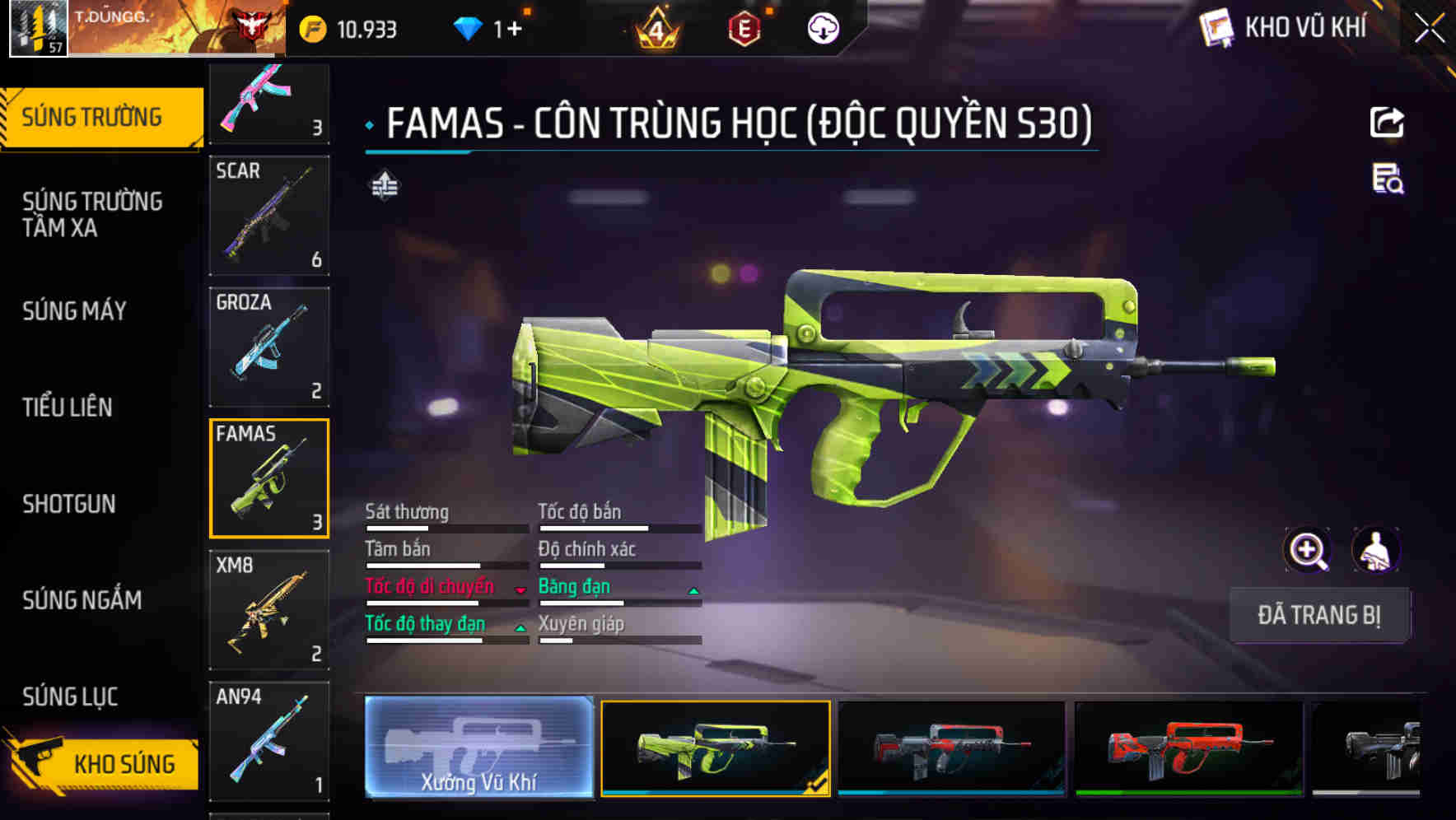This screenshot has height=820, width=1456.
Task: Select the Tiểu Liên category
Action: [x=68, y=408]
